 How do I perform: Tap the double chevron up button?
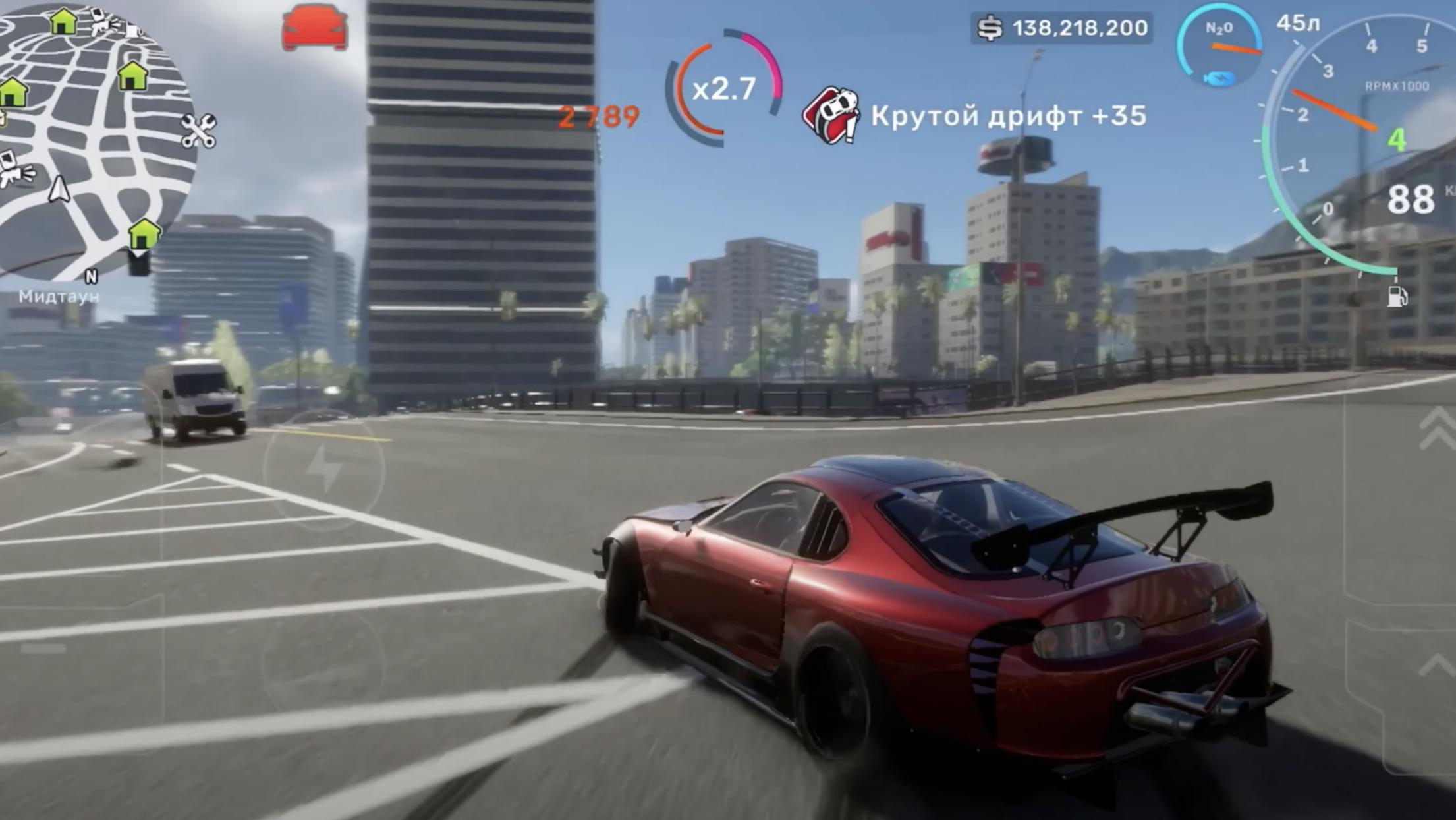pyautogui.click(x=1440, y=428)
